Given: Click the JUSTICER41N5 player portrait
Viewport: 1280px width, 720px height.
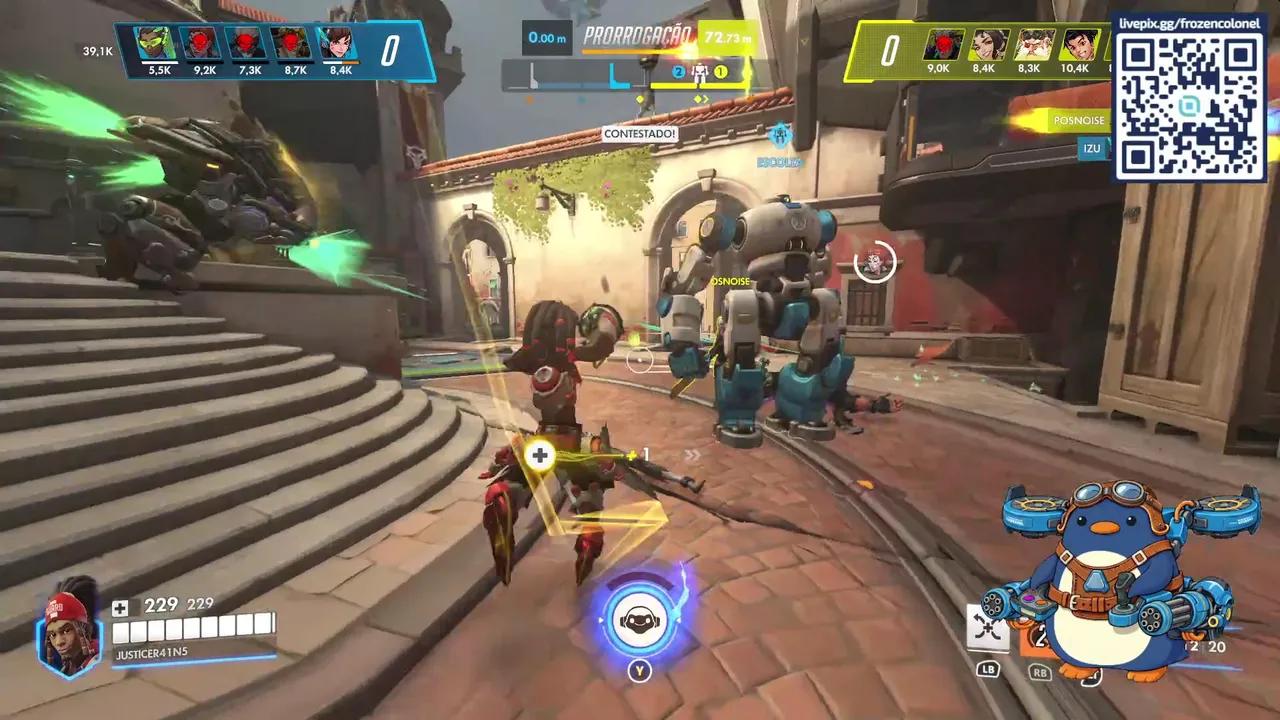Looking at the screenshot, I should 70,628.
